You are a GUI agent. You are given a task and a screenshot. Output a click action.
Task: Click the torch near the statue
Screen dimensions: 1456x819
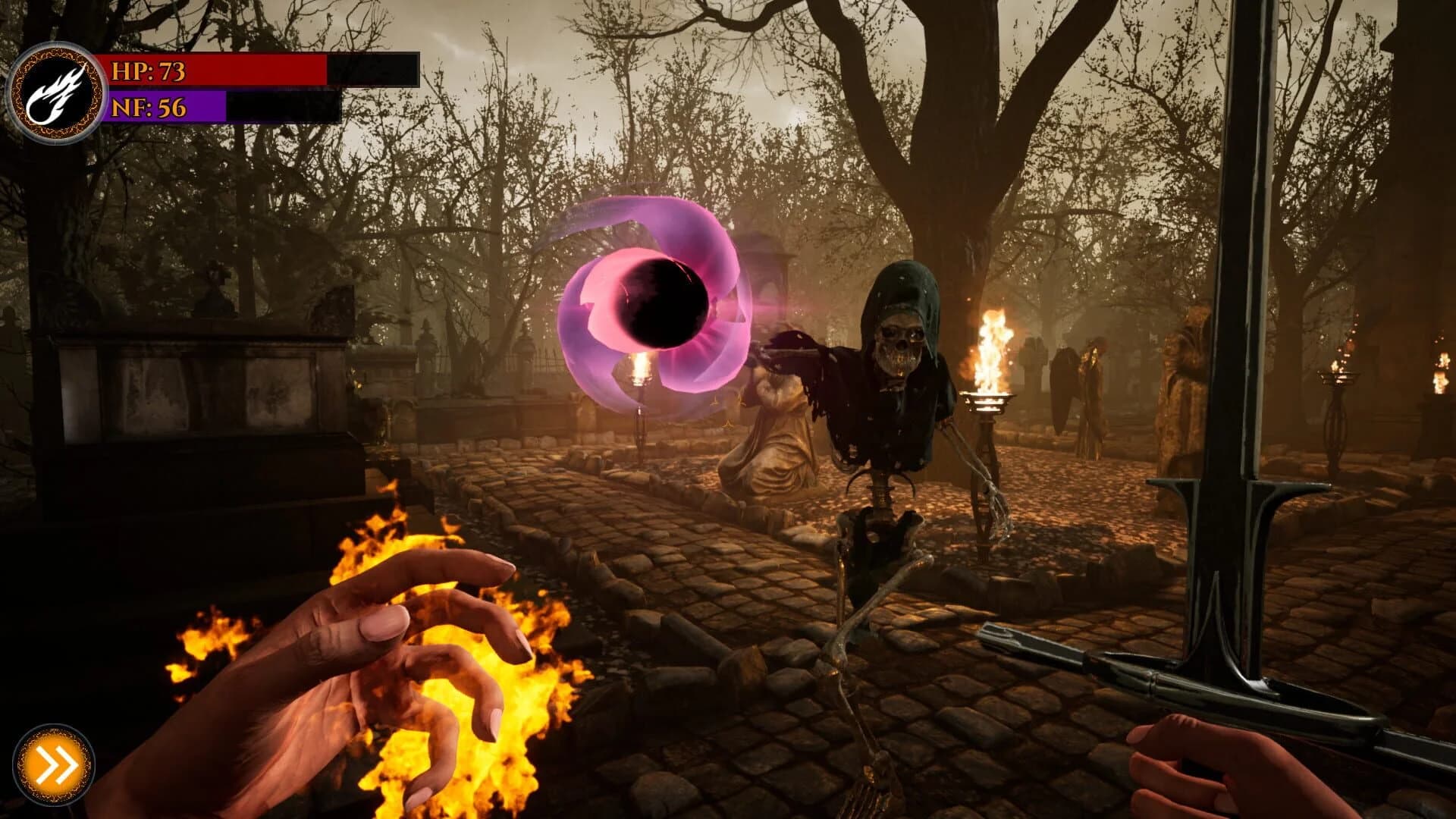641,372
